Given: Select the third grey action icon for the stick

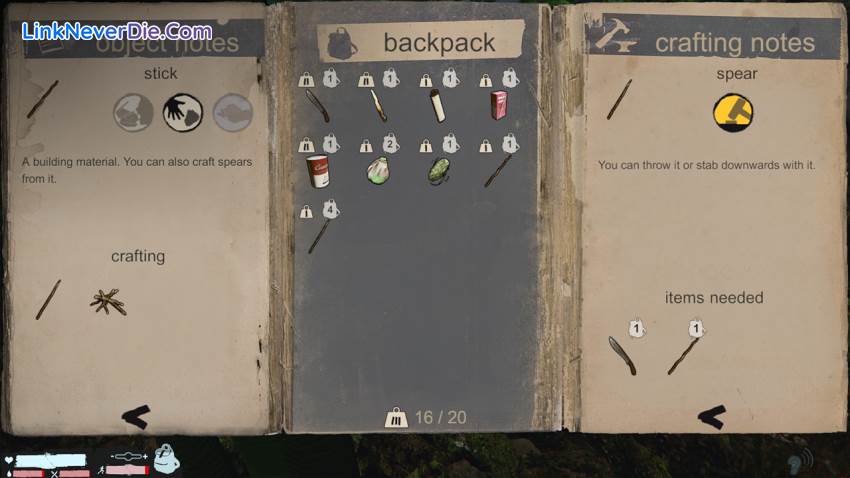Looking at the screenshot, I should (x=232, y=113).
